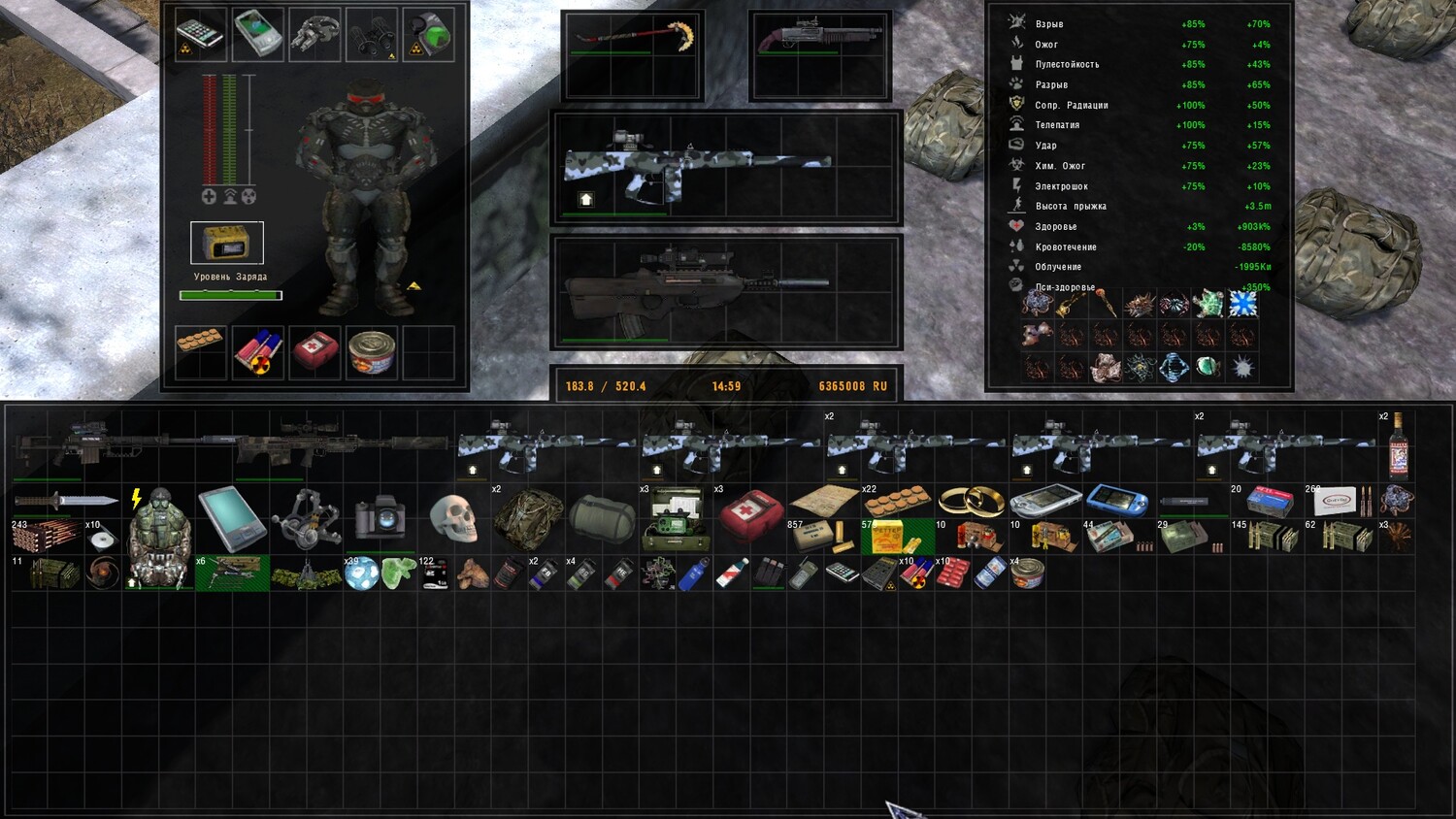1456x819 pixels.
Task: Select the gold wedding rings item
Action: click(971, 501)
